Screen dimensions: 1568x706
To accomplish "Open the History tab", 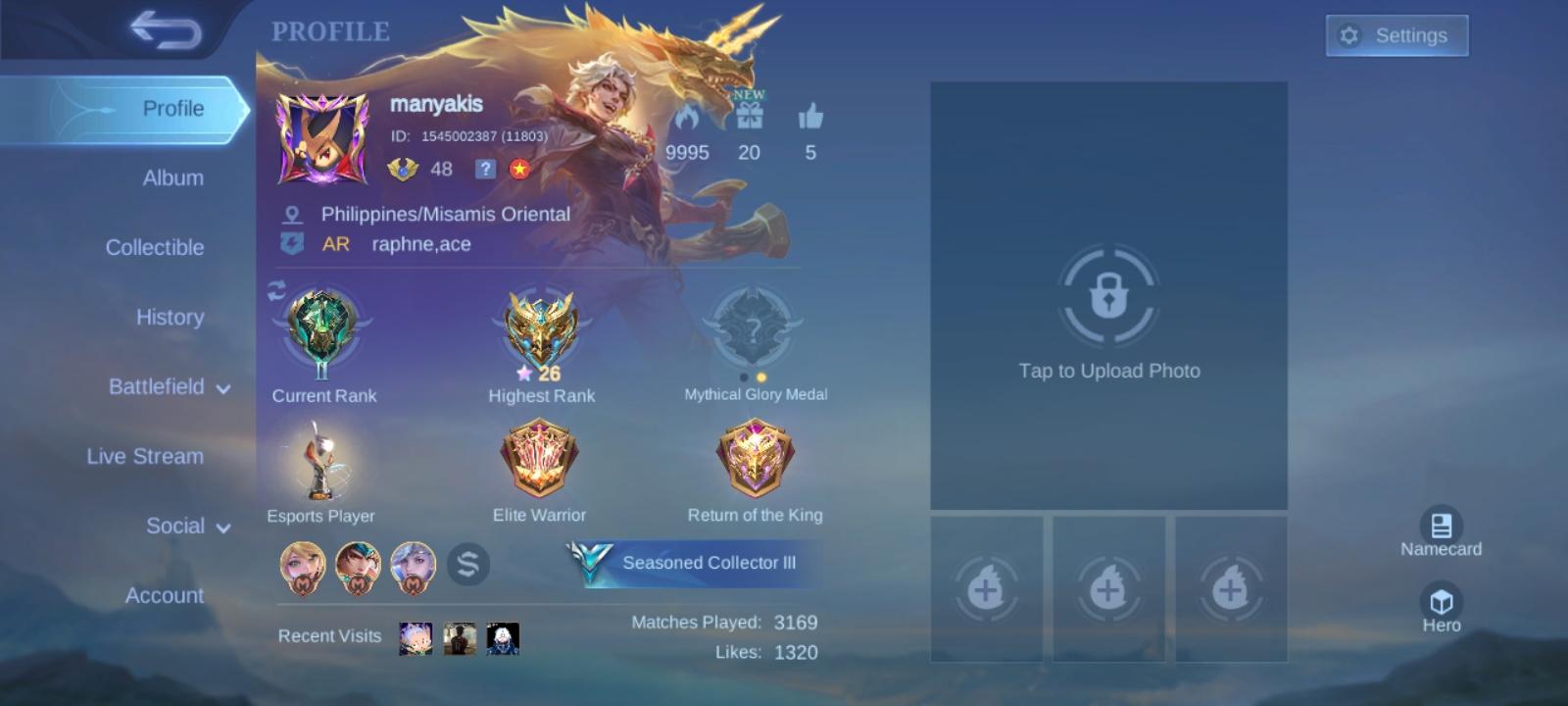I will tap(170, 317).
